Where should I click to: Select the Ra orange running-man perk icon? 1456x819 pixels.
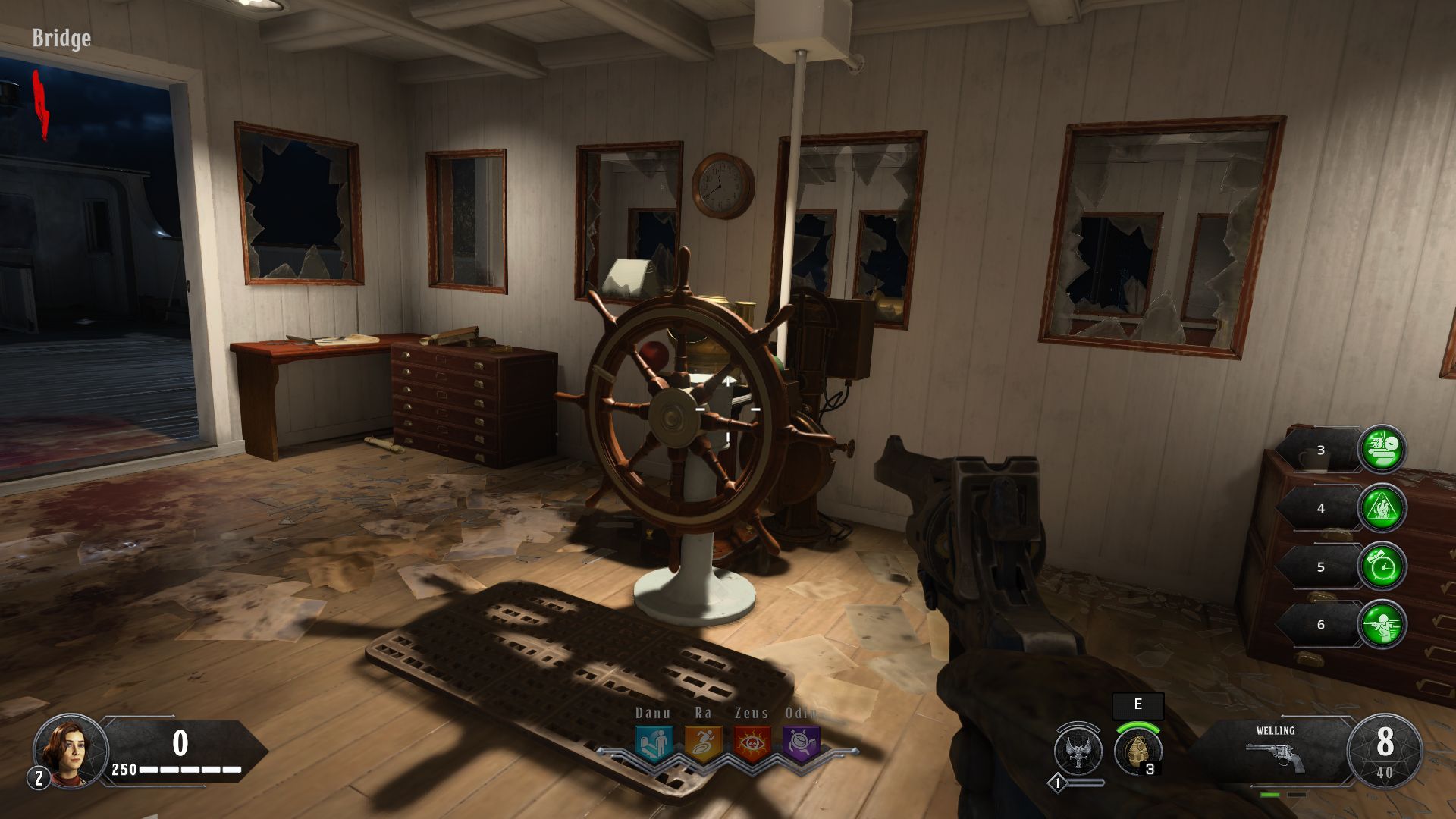click(x=703, y=745)
